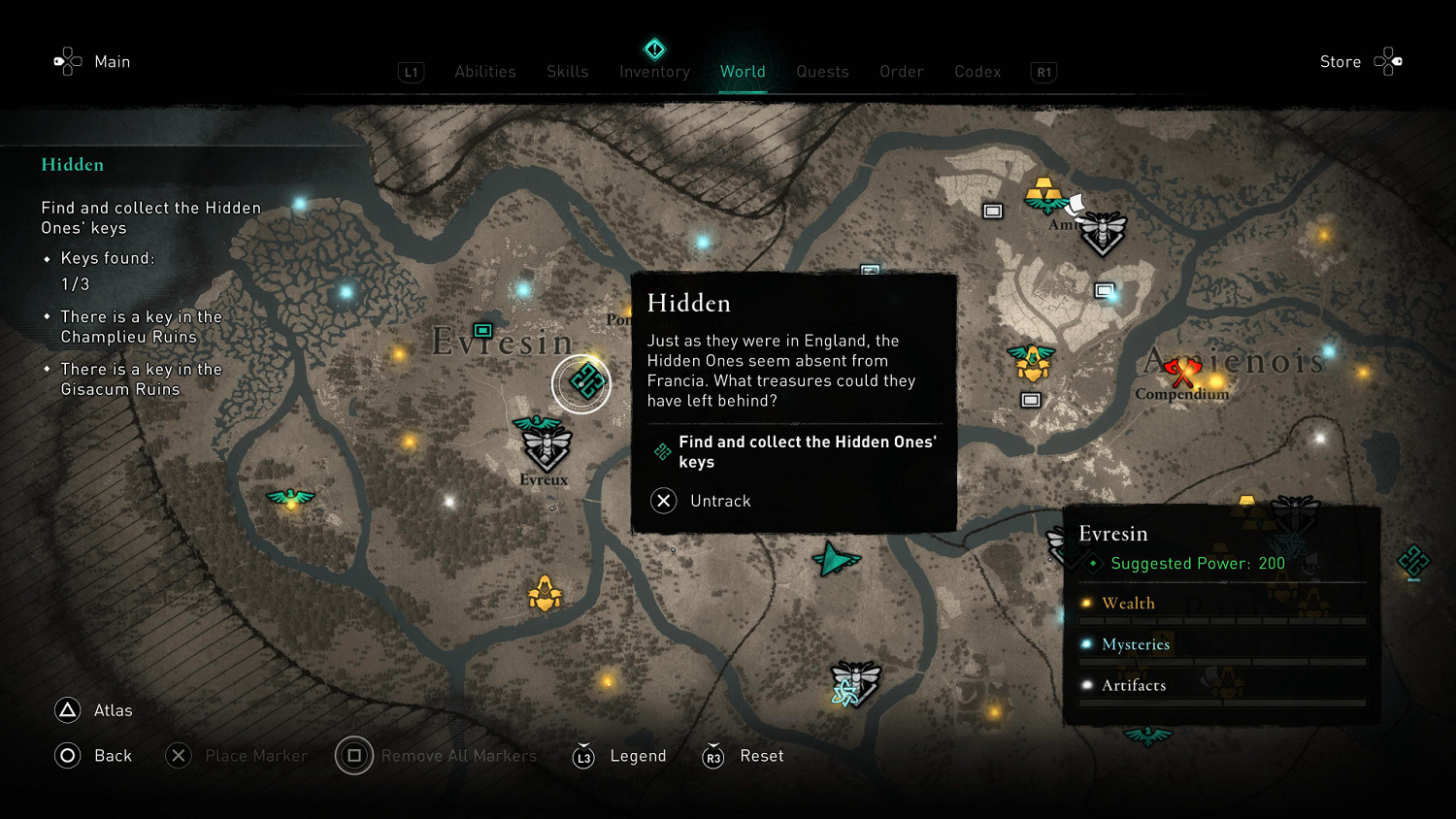
Task: Open the Skills tab
Action: point(567,72)
